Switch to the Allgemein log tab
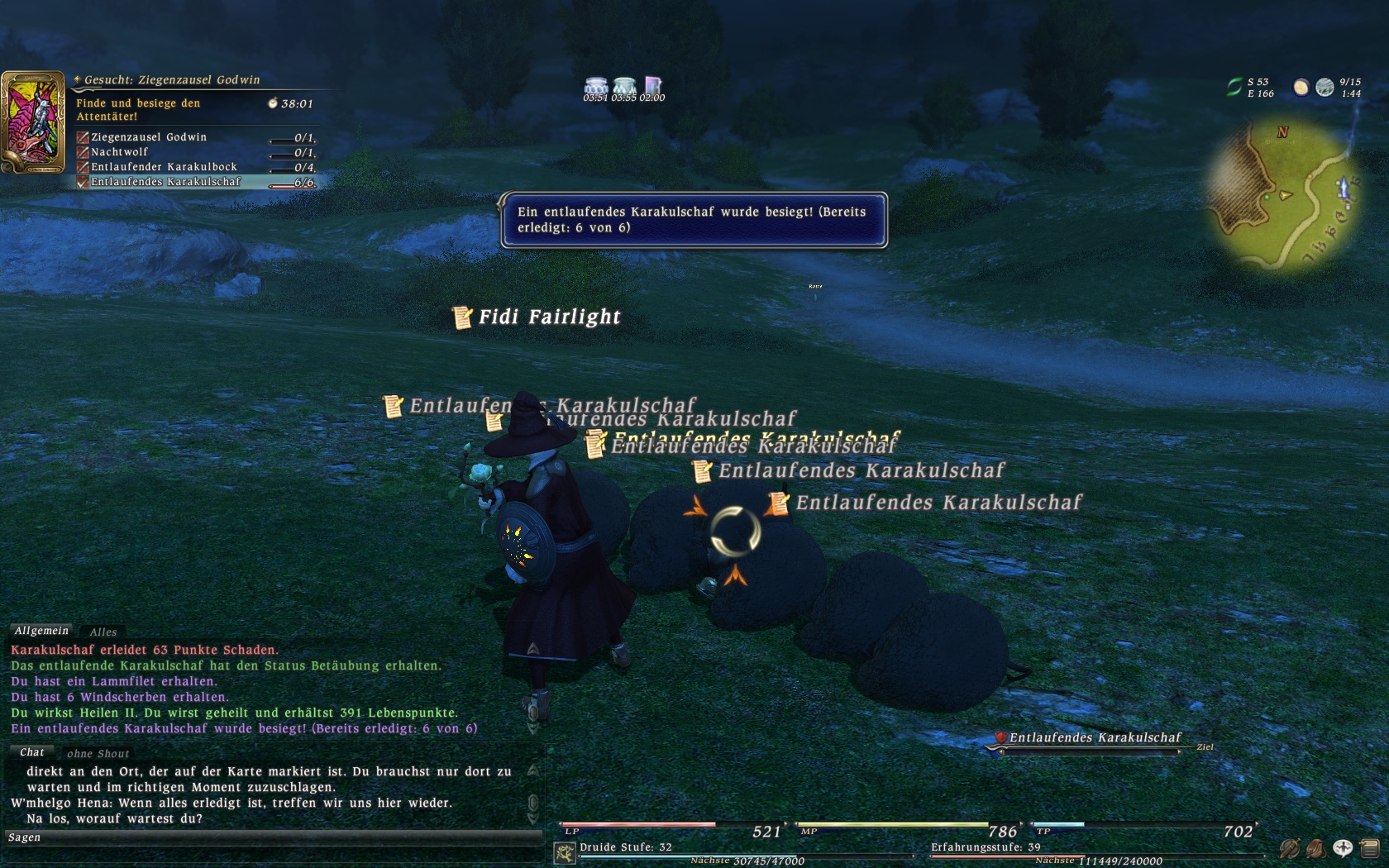Image resolution: width=1389 pixels, height=868 pixels. point(41,631)
